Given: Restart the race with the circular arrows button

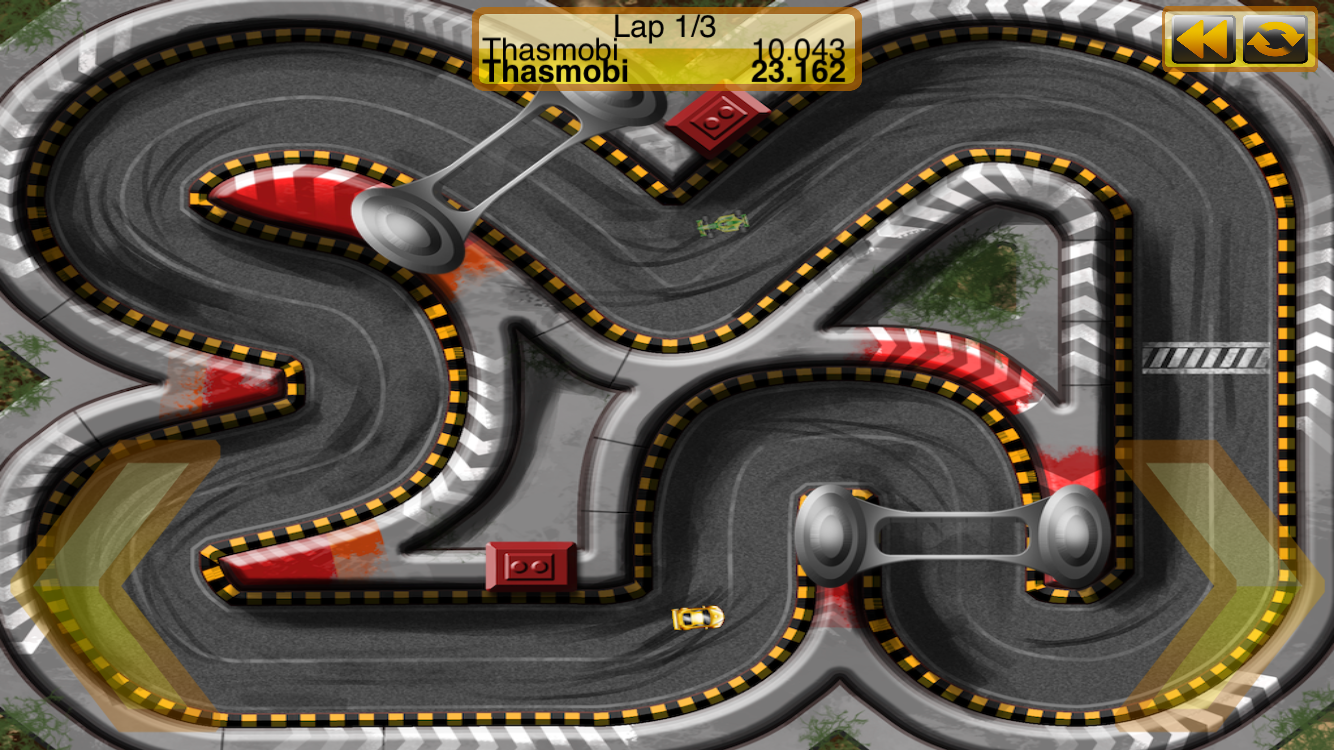Looking at the screenshot, I should coord(1275,40).
